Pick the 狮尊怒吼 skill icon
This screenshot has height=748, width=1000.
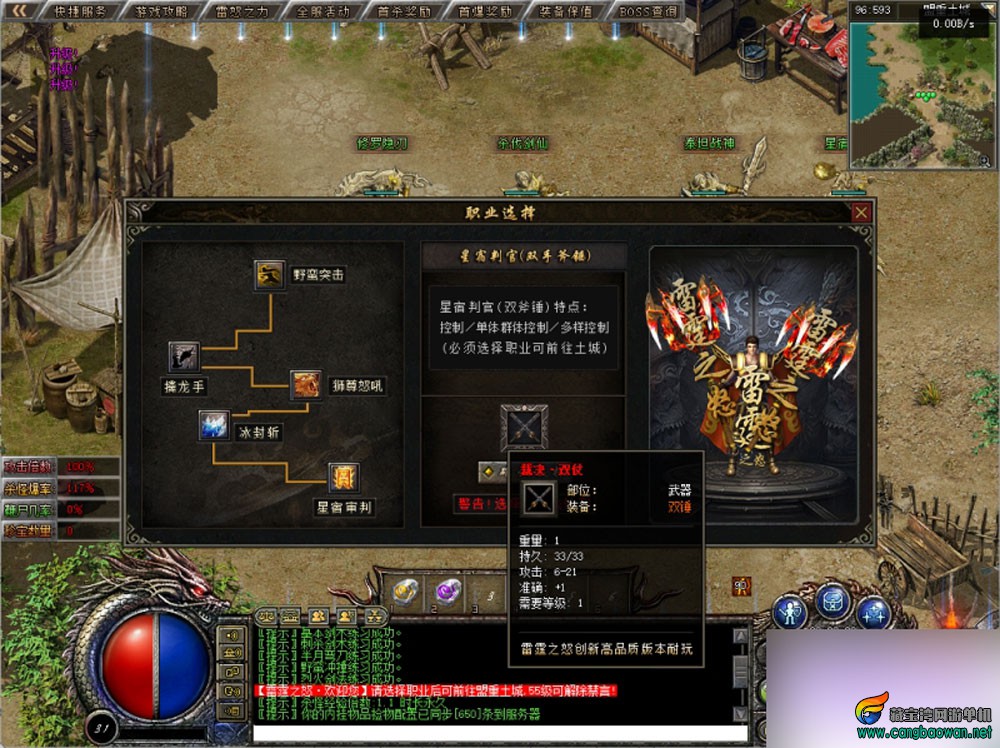tap(305, 385)
